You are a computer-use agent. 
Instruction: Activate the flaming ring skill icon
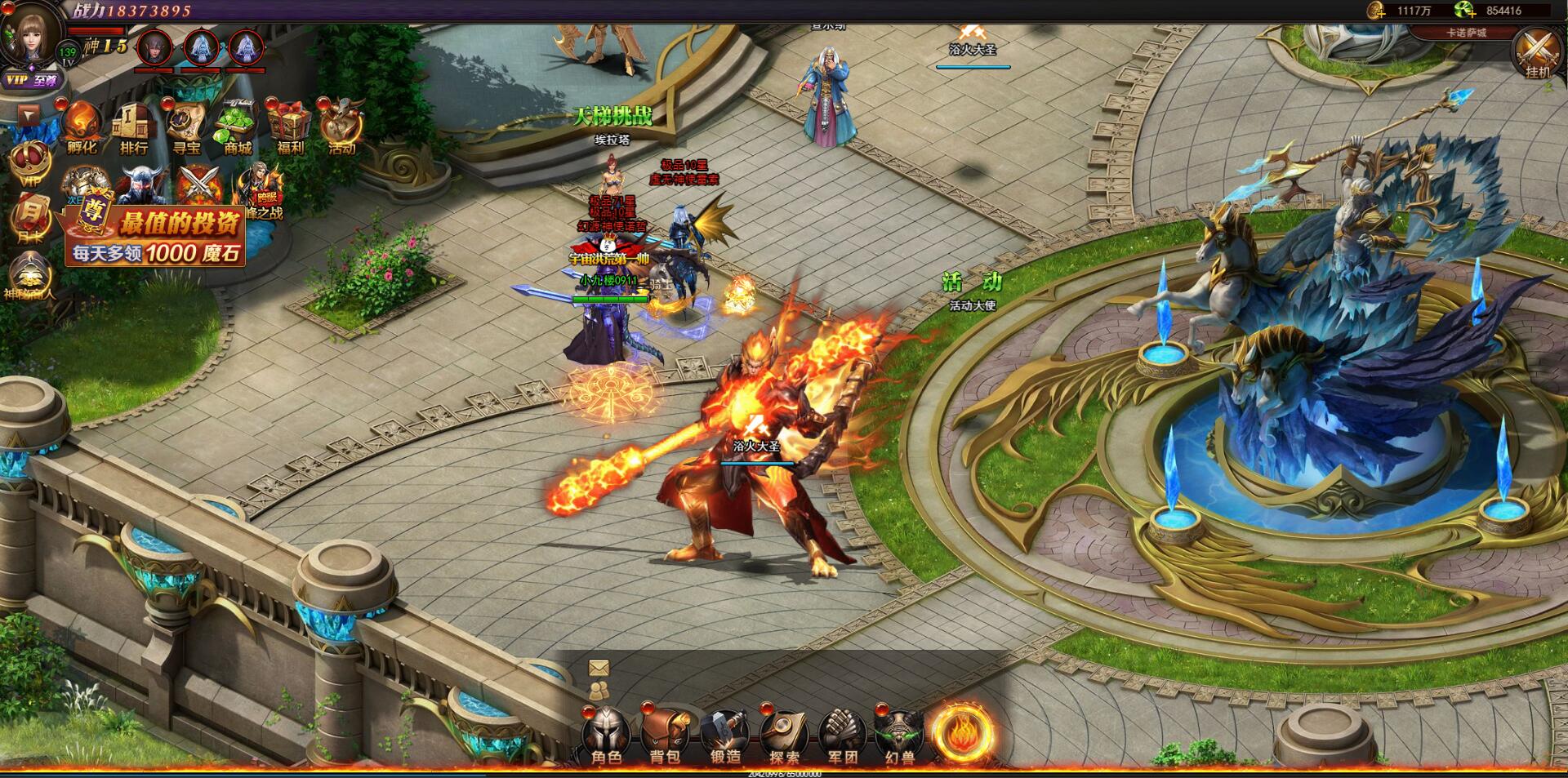(x=963, y=732)
